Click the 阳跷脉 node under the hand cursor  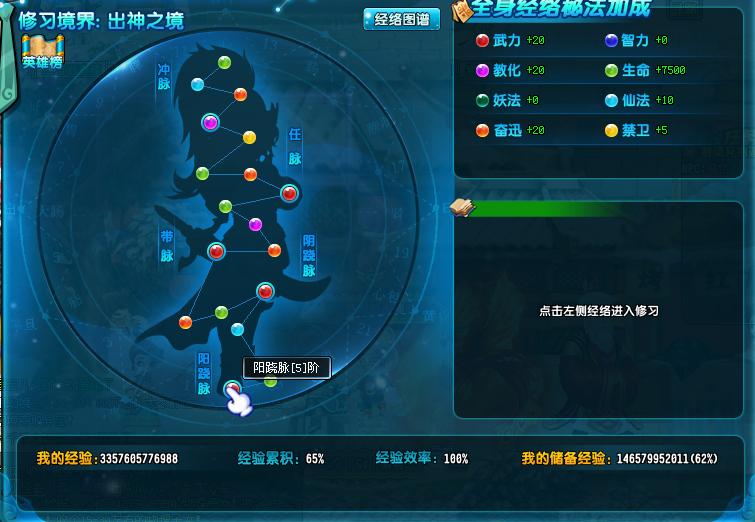pos(233,389)
